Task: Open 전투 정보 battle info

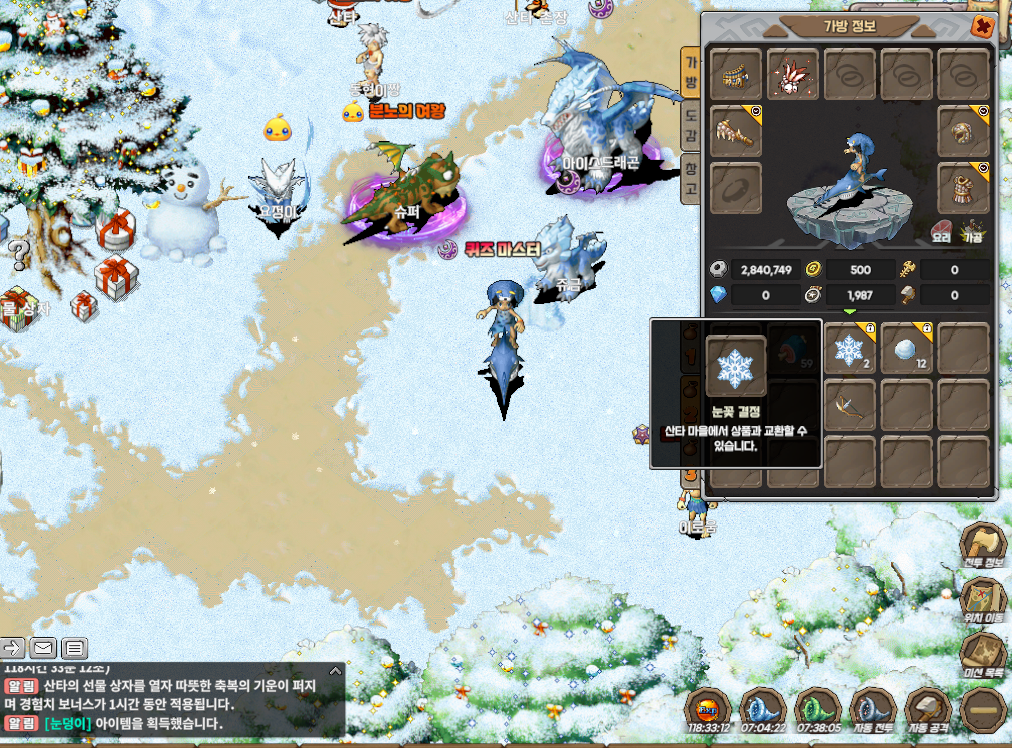Action: pyautogui.click(x=981, y=545)
